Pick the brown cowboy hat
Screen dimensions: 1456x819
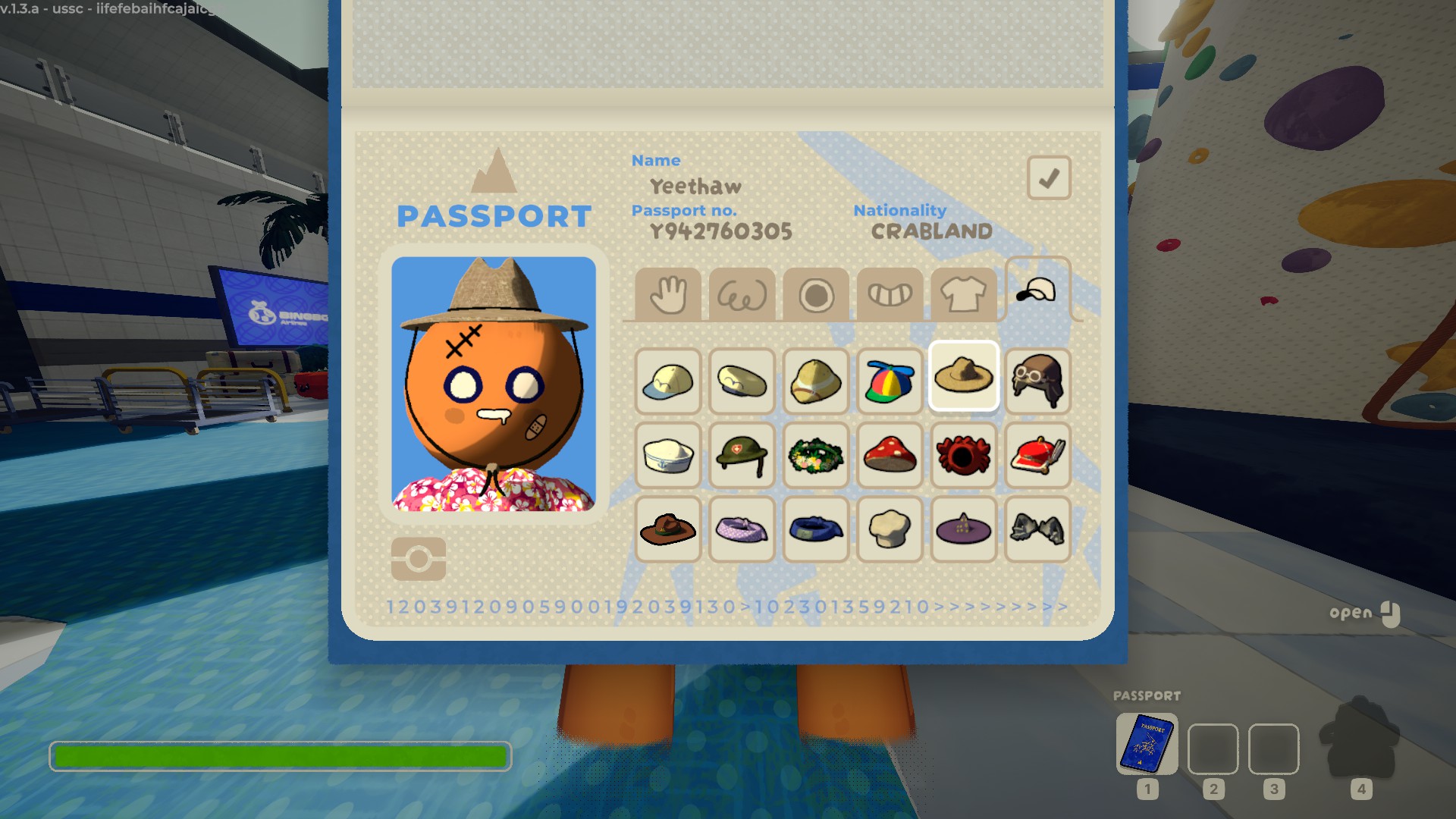667,529
